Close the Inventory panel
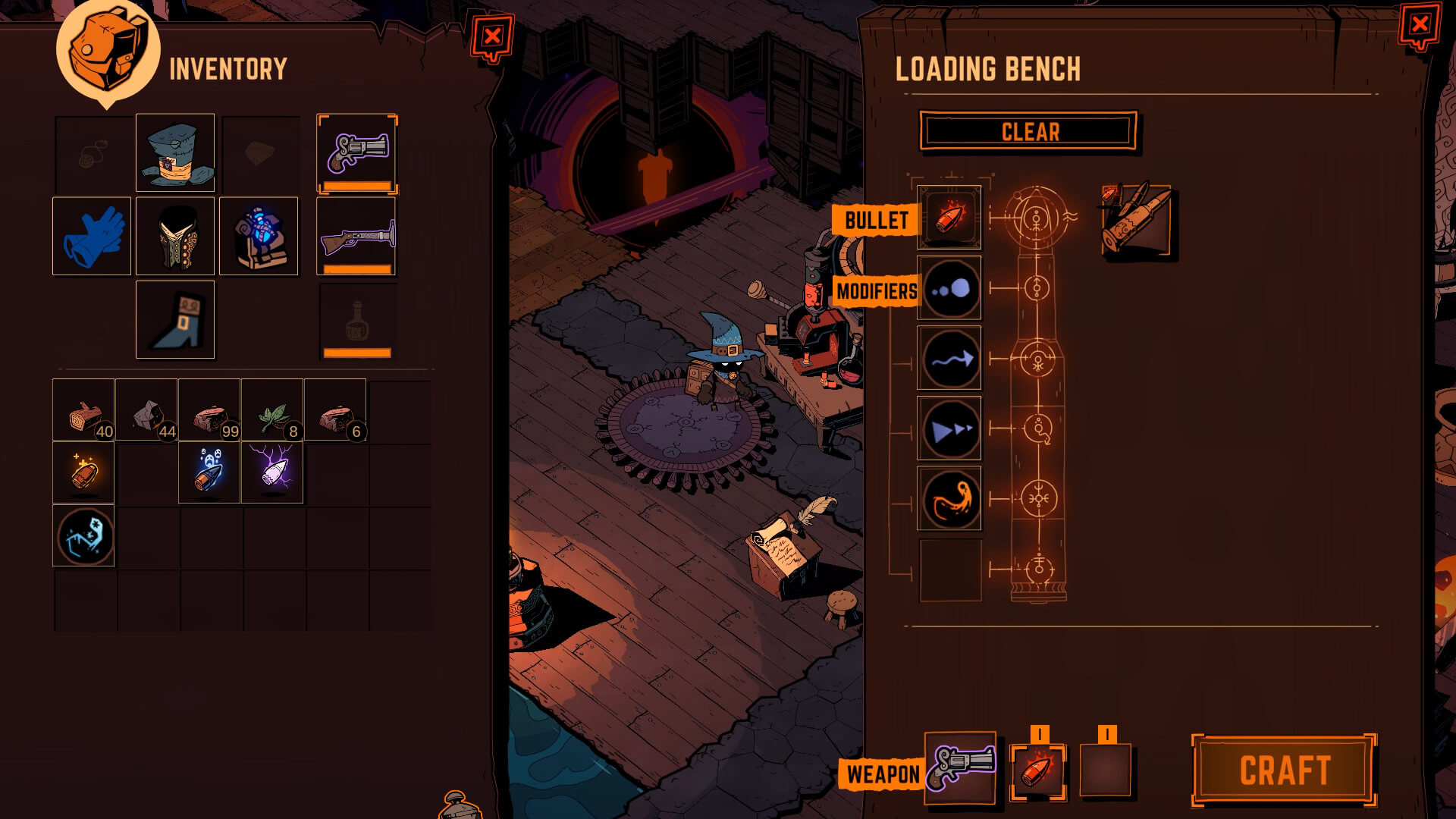The width and height of the screenshot is (1456, 819). click(x=492, y=36)
